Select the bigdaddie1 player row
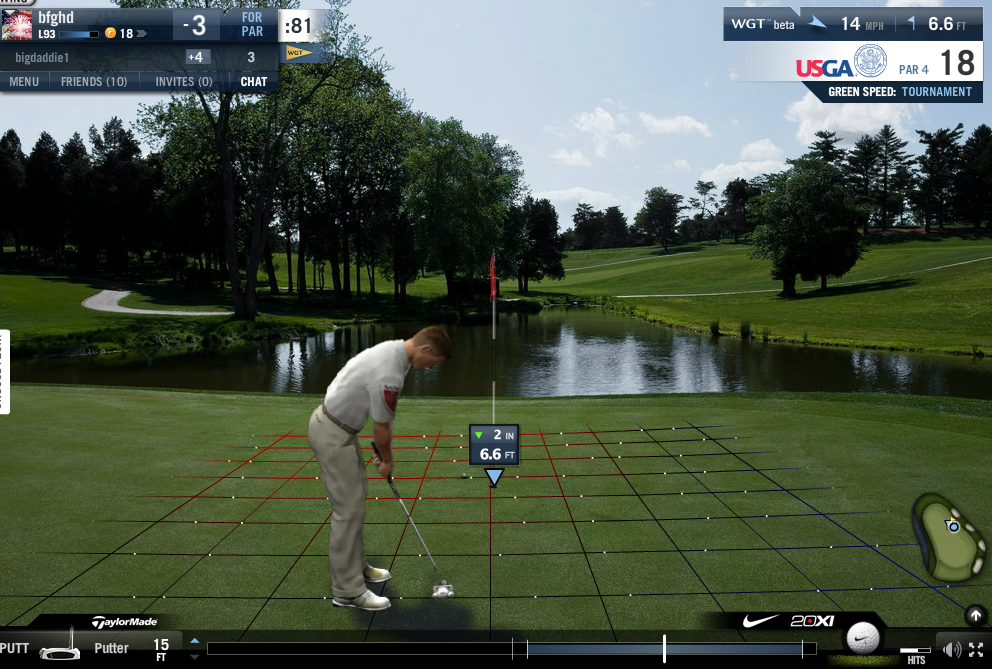 100,57
